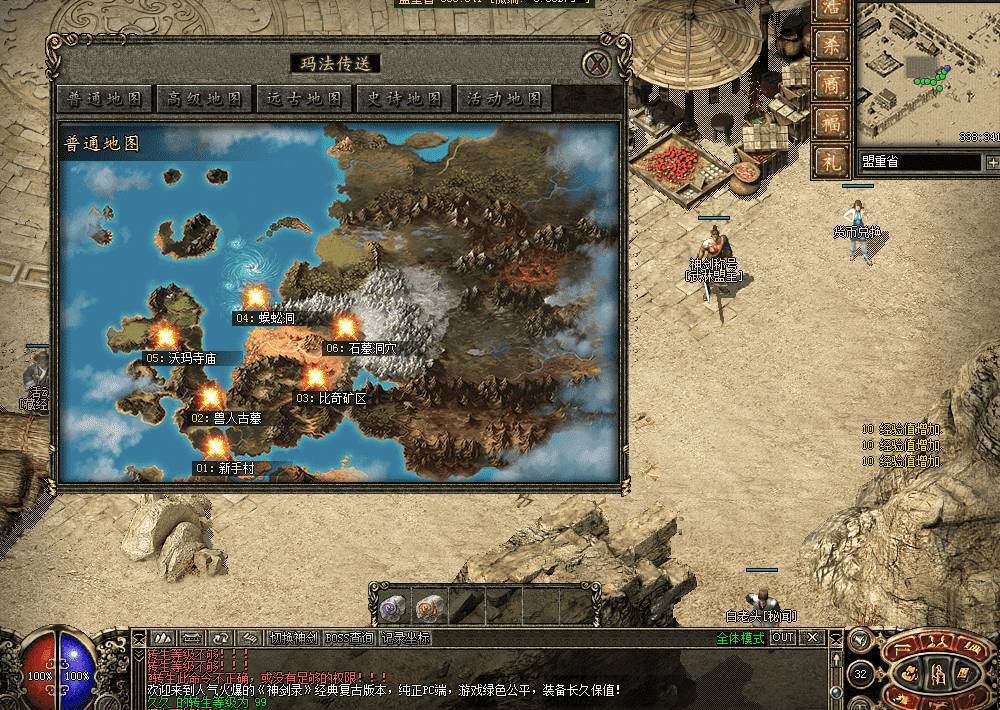Show the 史诗地图 tab
The image size is (1000, 710).
click(x=403, y=99)
